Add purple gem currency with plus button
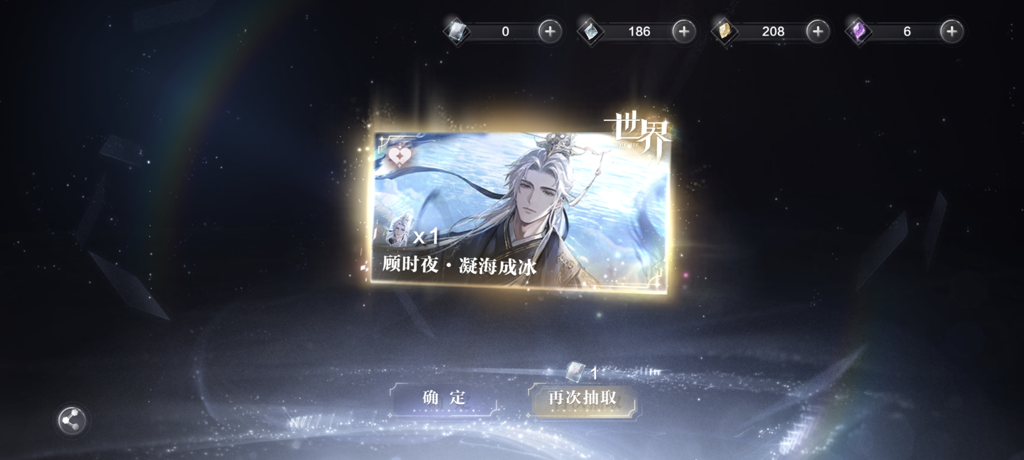Image resolution: width=1024 pixels, height=460 pixels. click(x=951, y=31)
